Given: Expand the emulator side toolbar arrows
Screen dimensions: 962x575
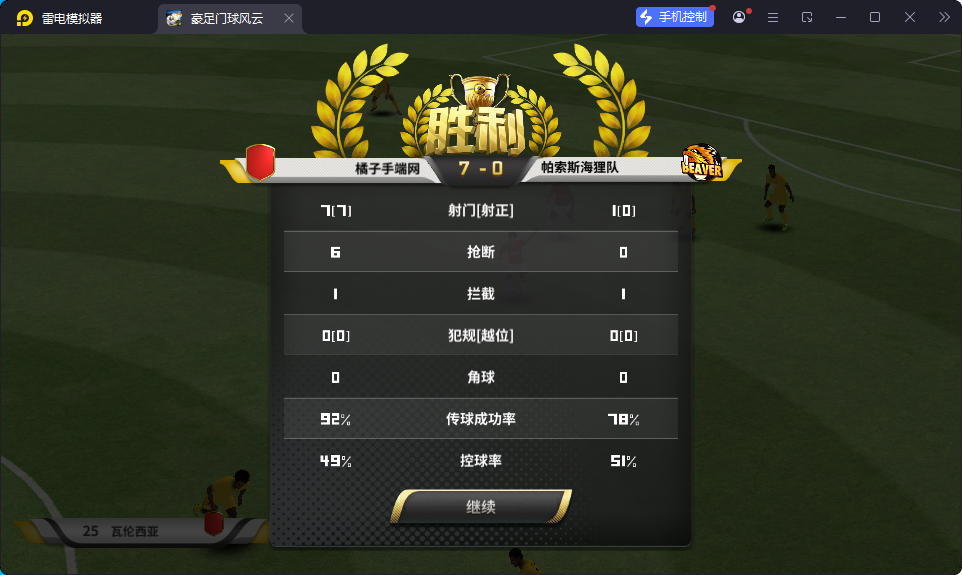Looking at the screenshot, I should [944, 17].
